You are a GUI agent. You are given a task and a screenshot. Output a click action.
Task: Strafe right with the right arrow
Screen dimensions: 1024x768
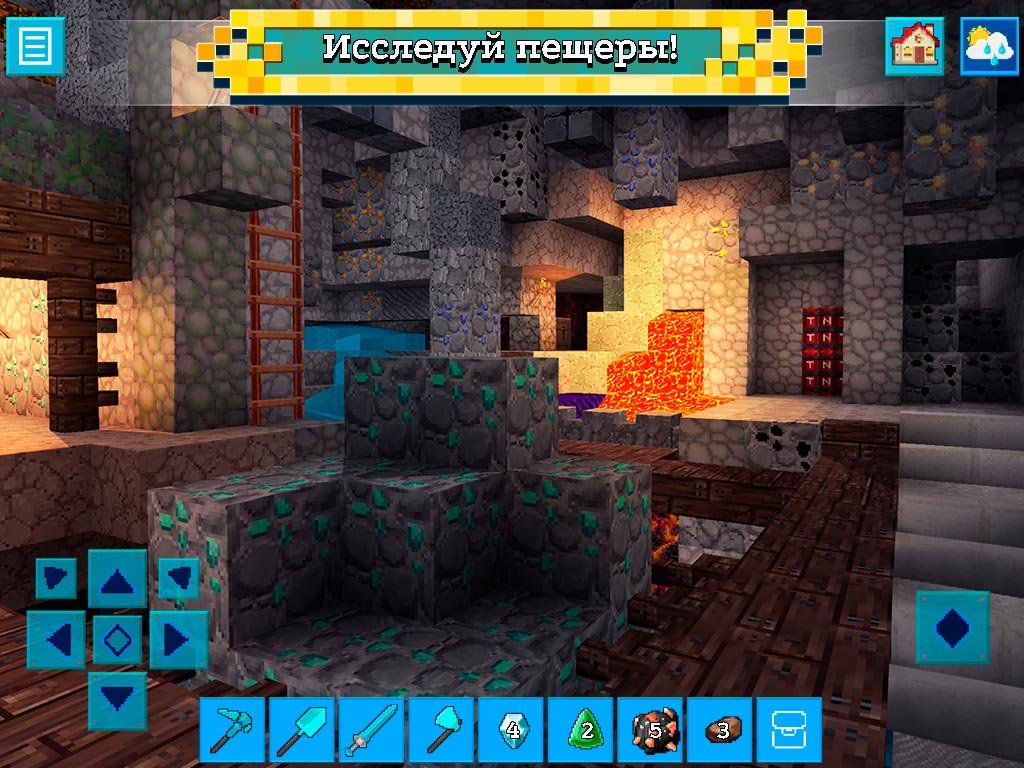(x=178, y=639)
